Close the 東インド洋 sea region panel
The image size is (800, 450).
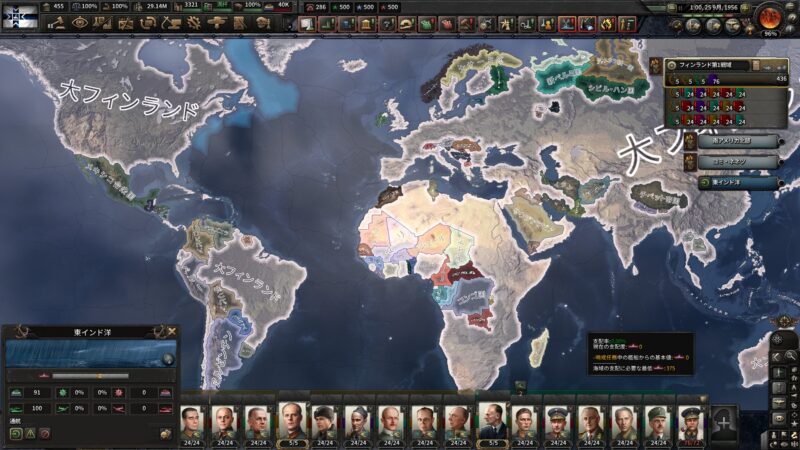[172, 331]
